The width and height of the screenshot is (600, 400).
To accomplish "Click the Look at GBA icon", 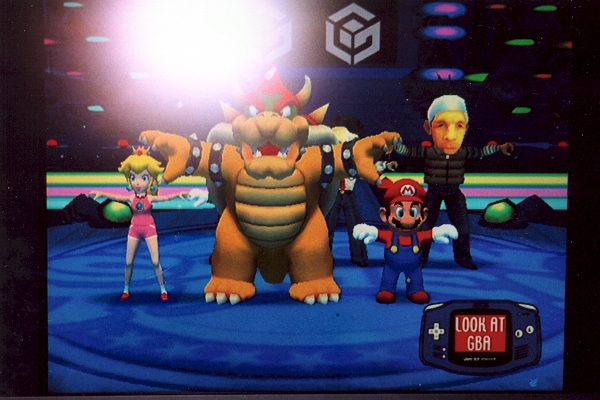I will click(480, 334).
